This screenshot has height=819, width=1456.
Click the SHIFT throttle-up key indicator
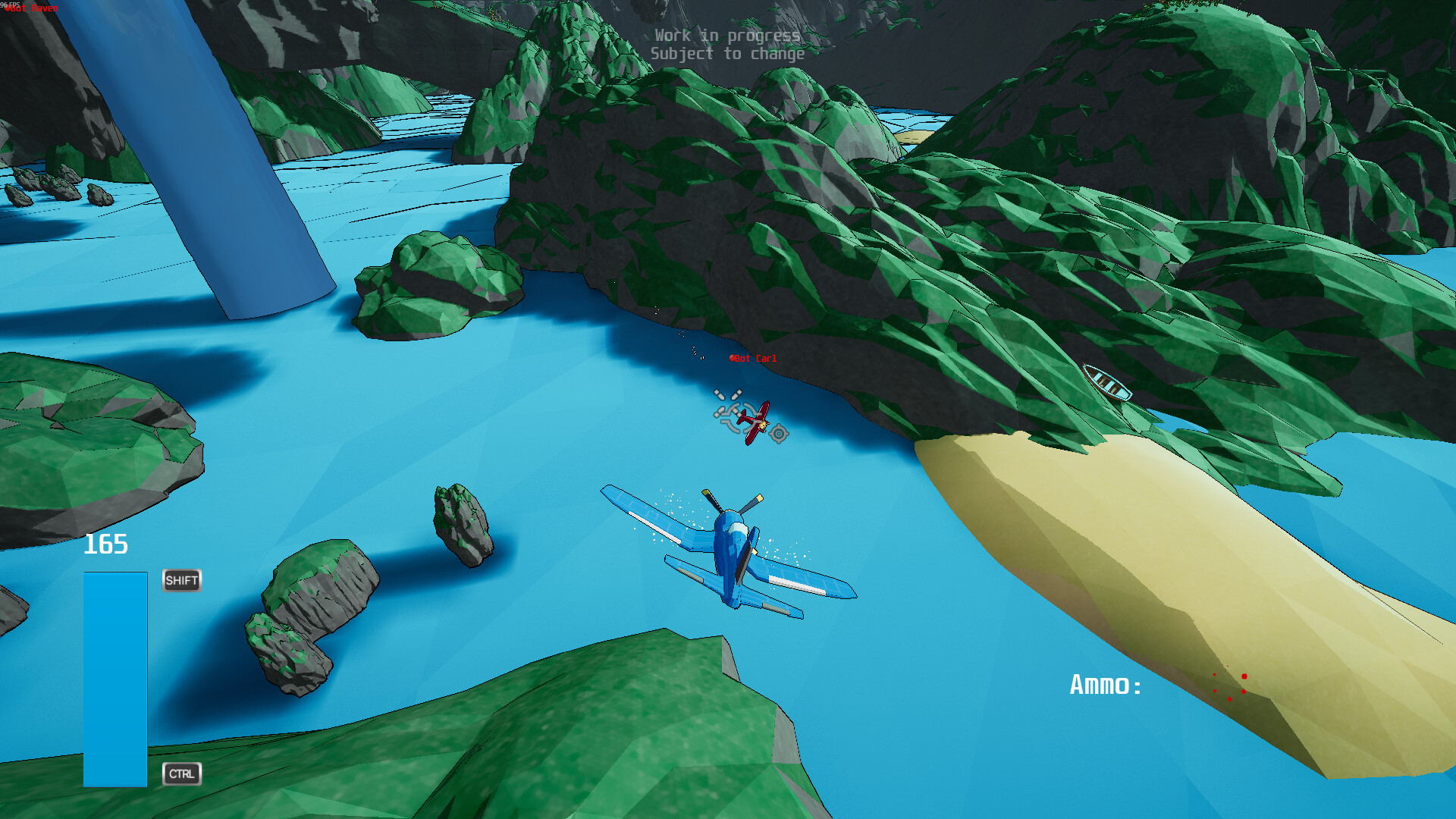pos(181,581)
